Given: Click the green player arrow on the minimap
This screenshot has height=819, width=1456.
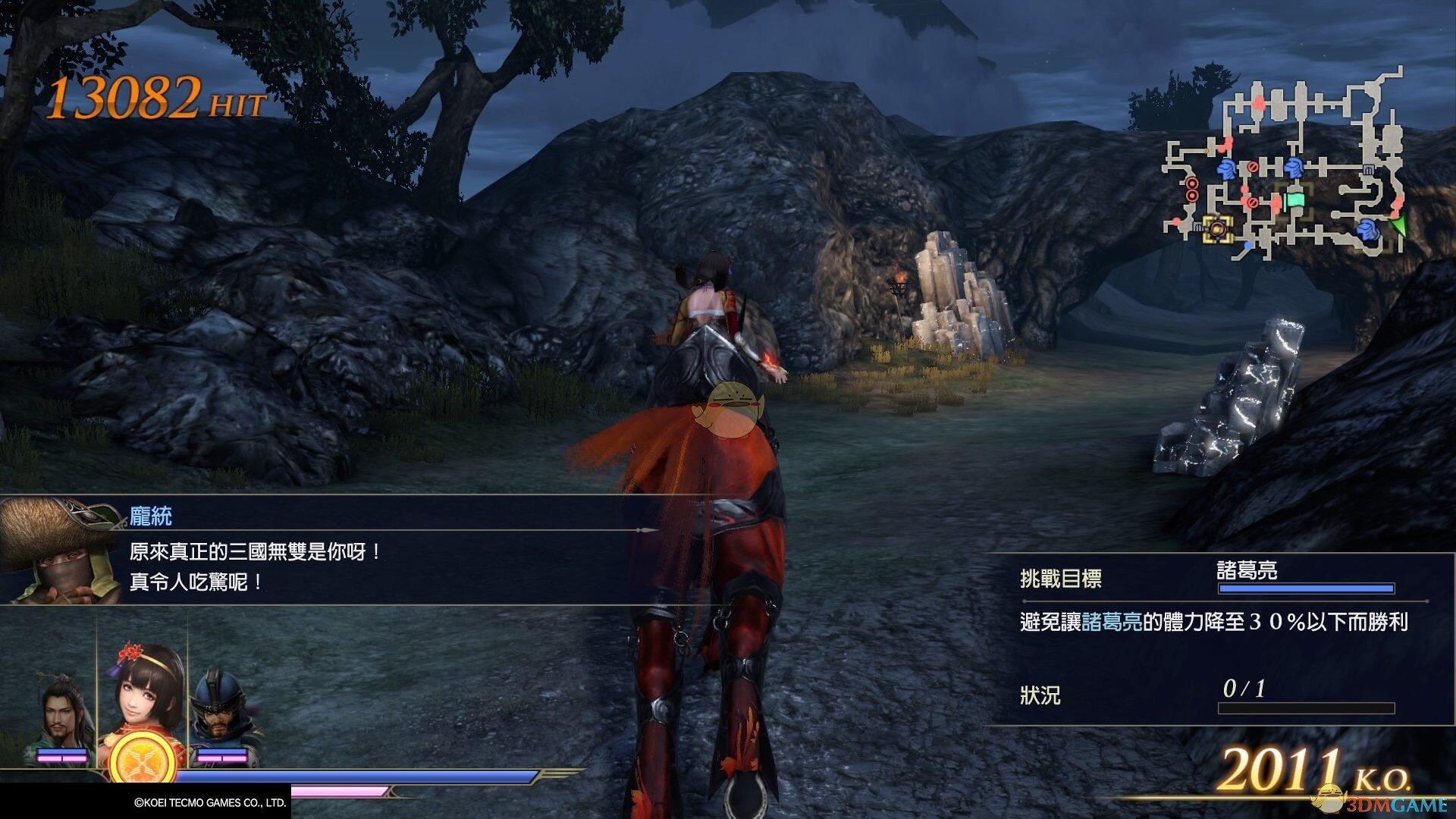Looking at the screenshot, I should tap(1398, 226).
